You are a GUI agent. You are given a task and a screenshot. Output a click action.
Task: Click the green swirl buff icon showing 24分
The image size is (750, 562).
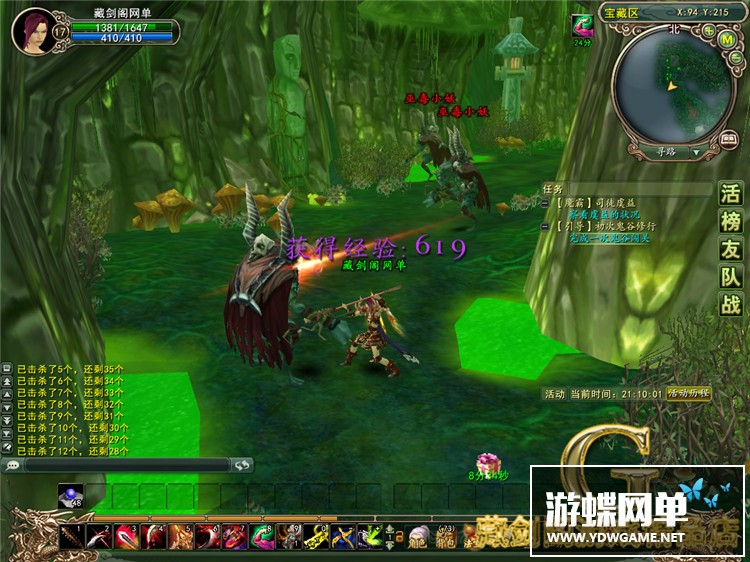pyautogui.click(x=582, y=26)
